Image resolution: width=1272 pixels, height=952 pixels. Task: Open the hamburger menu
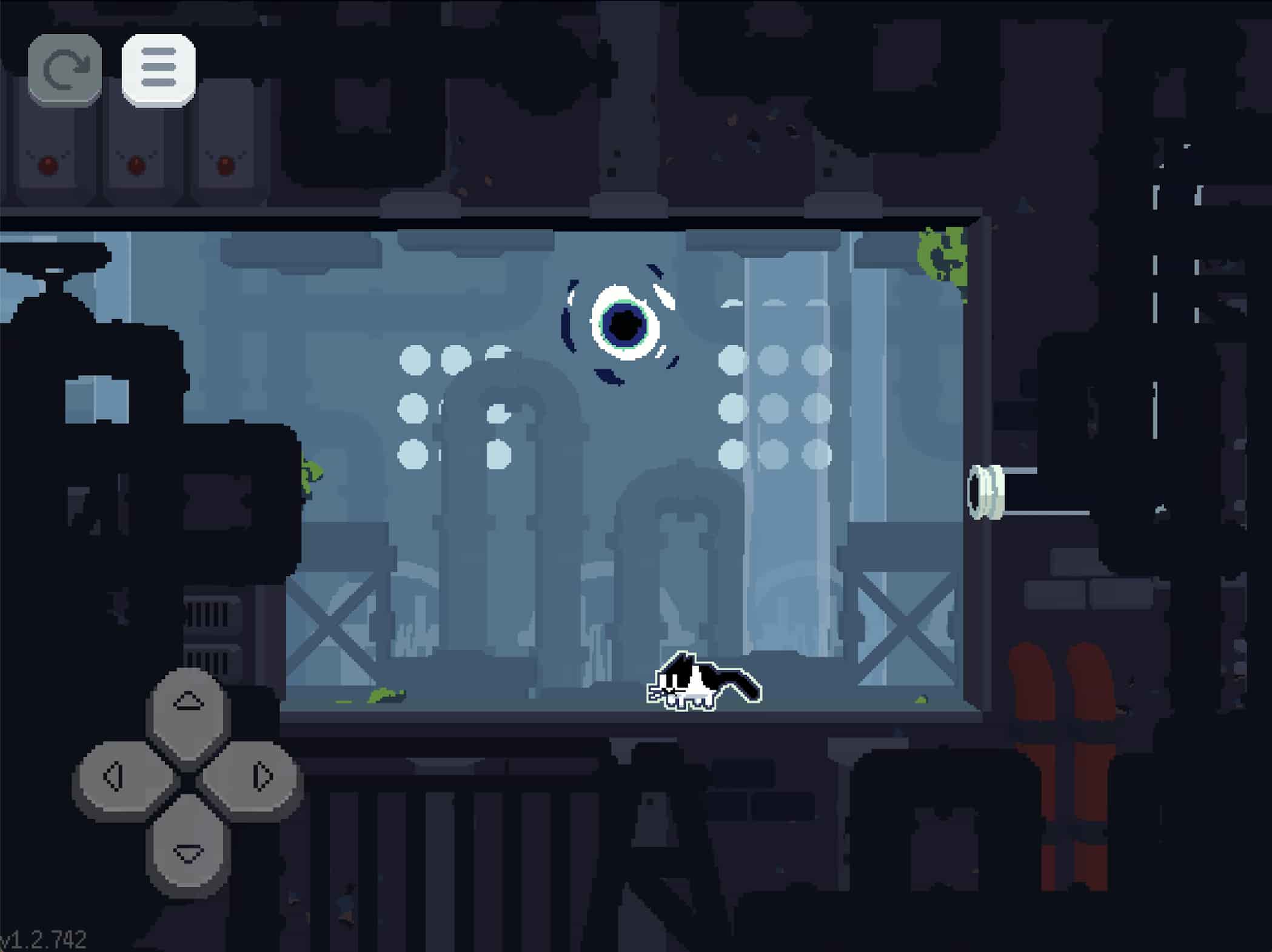pos(158,70)
